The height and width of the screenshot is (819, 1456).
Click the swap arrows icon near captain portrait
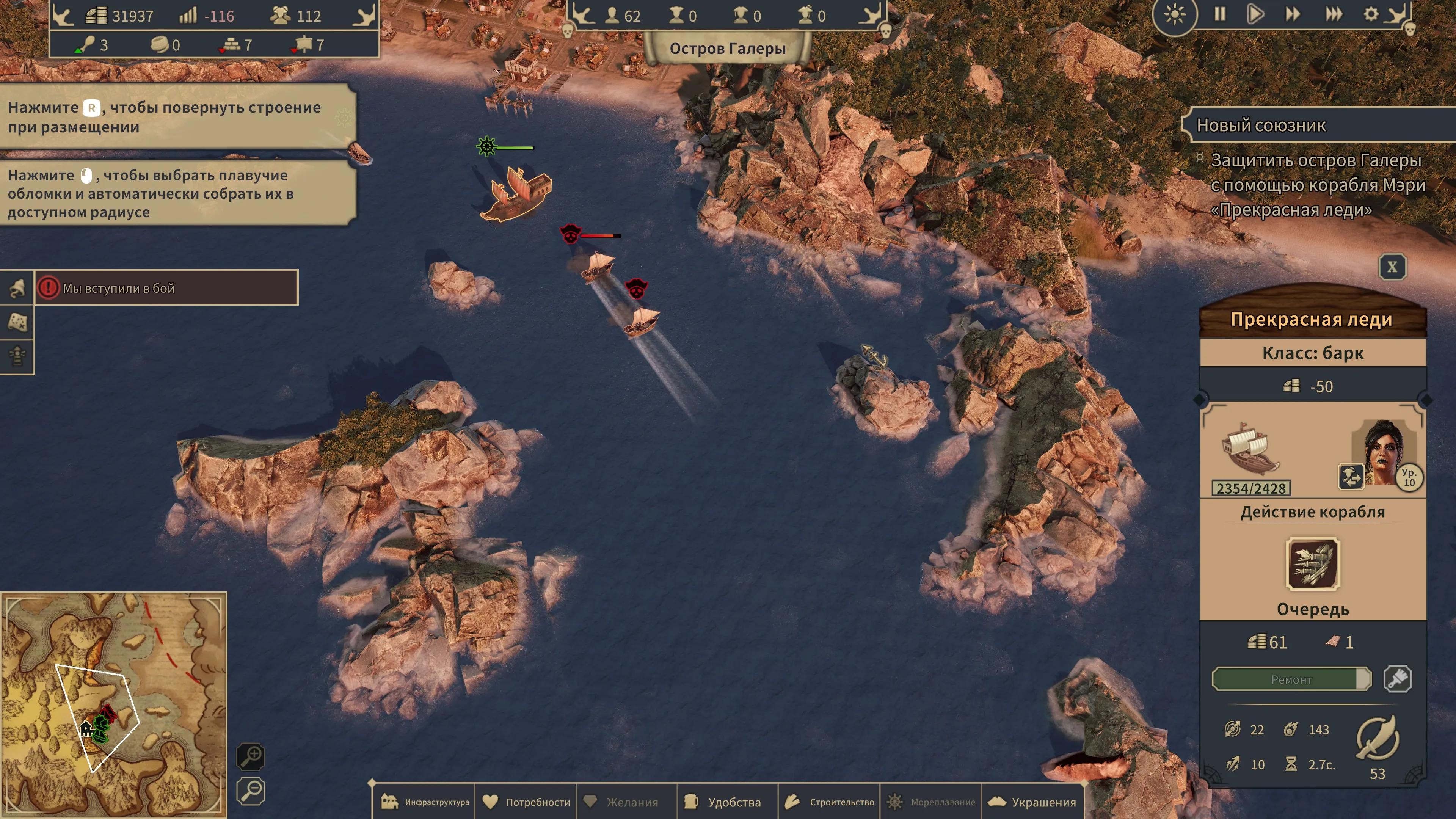(x=1351, y=477)
